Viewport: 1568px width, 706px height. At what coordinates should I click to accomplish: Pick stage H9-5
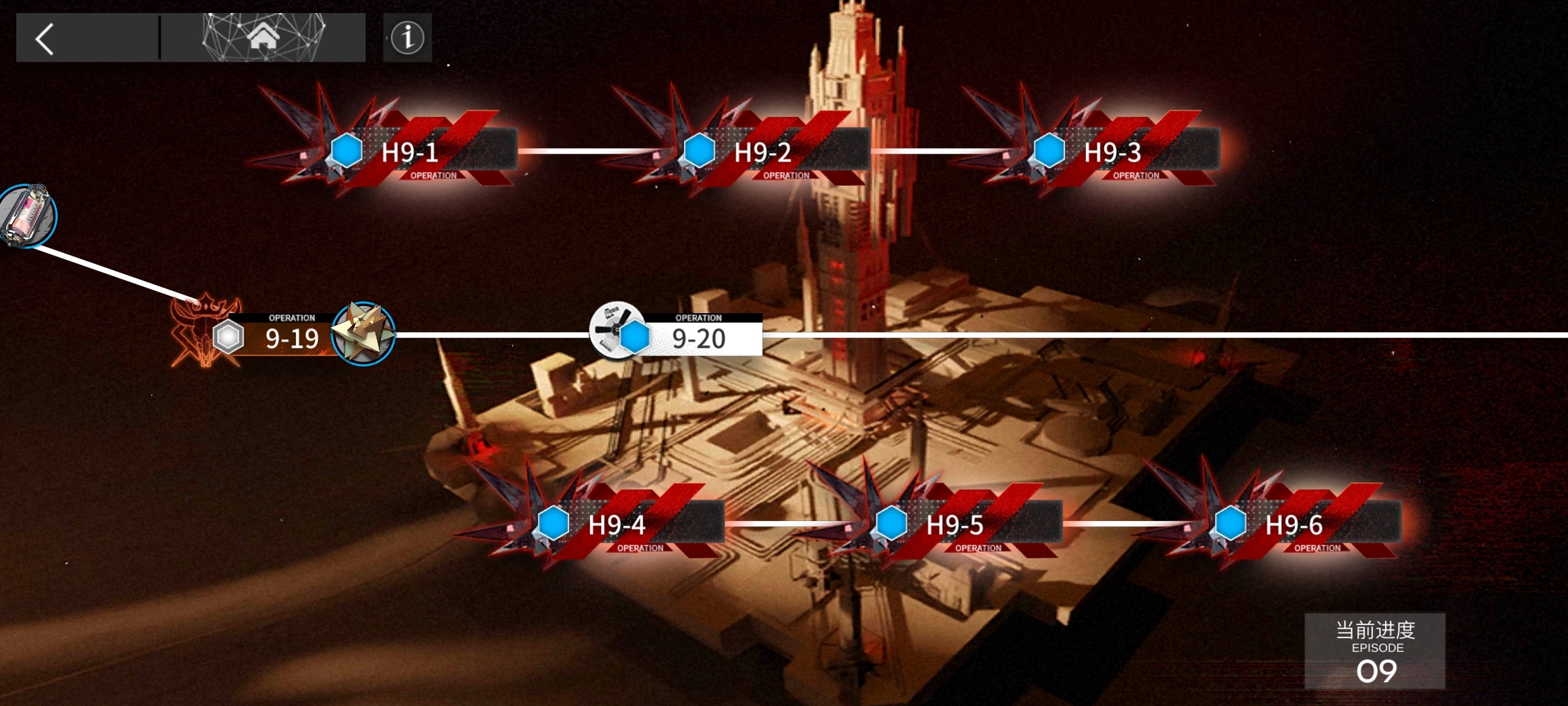click(955, 525)
